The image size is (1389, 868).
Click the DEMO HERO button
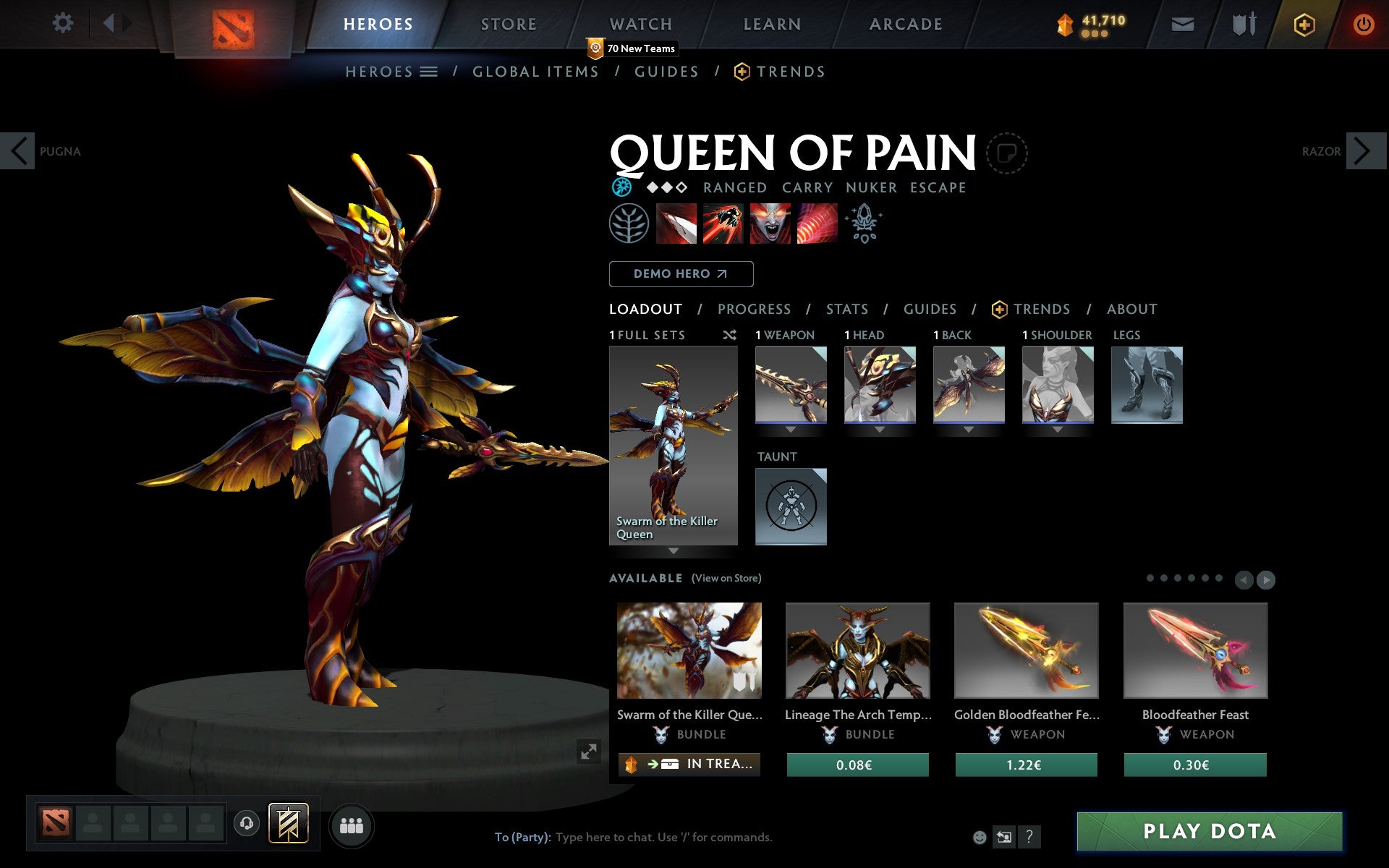pyautogui.click(x=681, y=274)
